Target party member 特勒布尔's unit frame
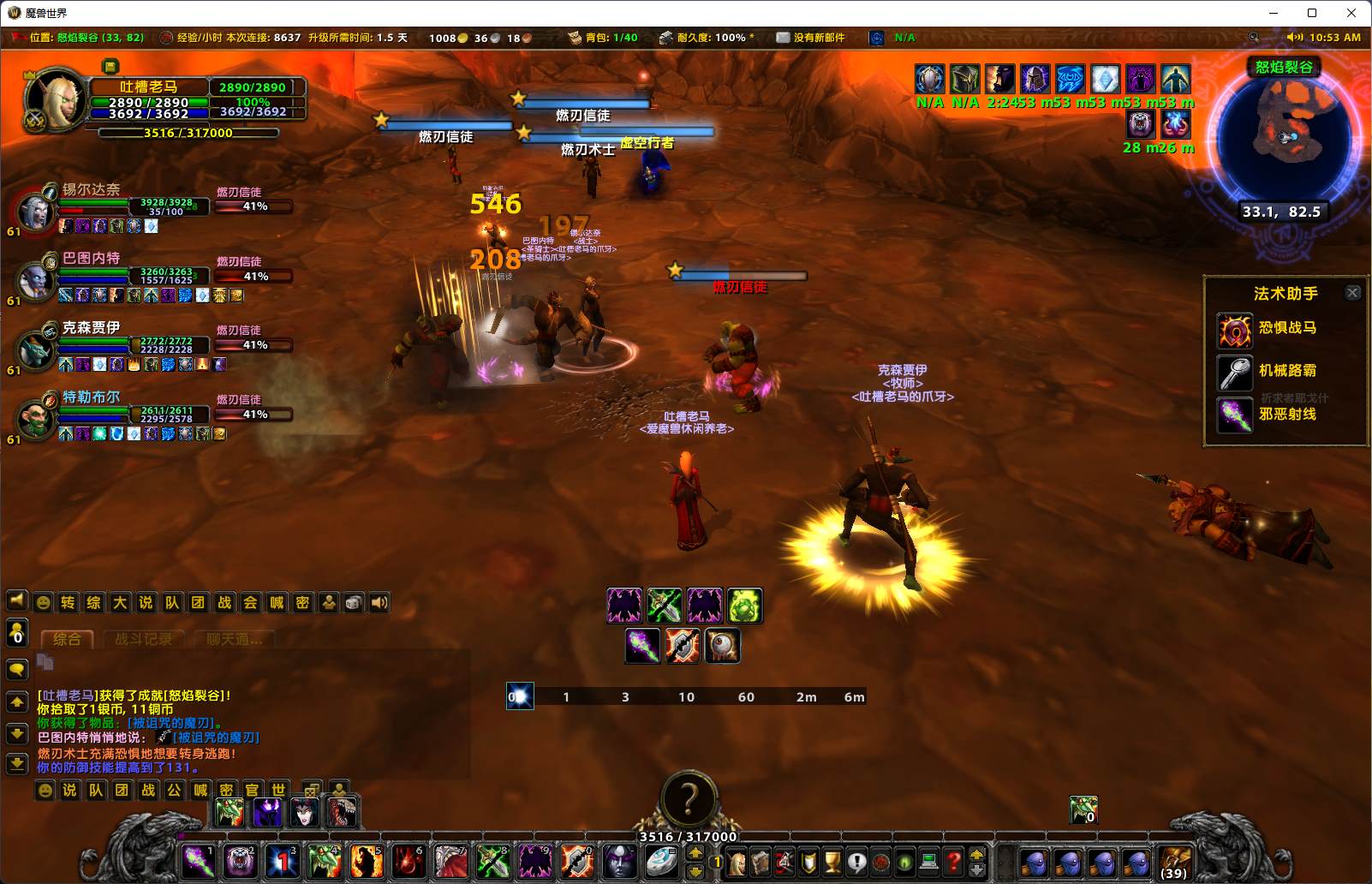 click(x=36, y=417)
